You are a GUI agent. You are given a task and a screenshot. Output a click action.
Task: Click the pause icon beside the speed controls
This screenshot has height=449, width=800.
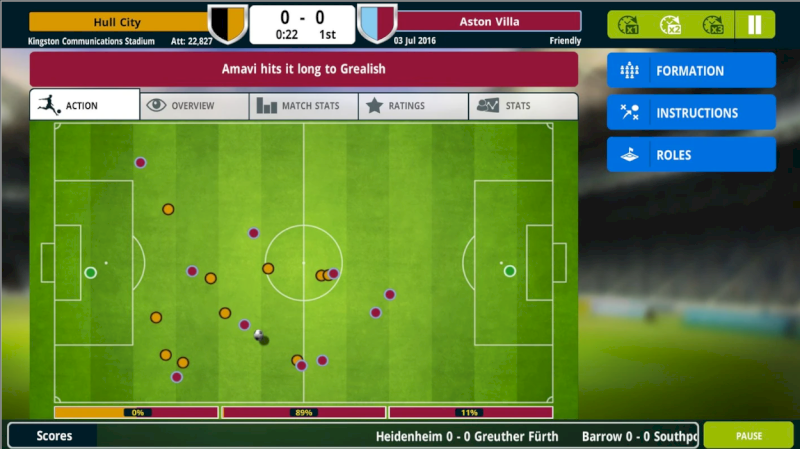pos(755,25)
